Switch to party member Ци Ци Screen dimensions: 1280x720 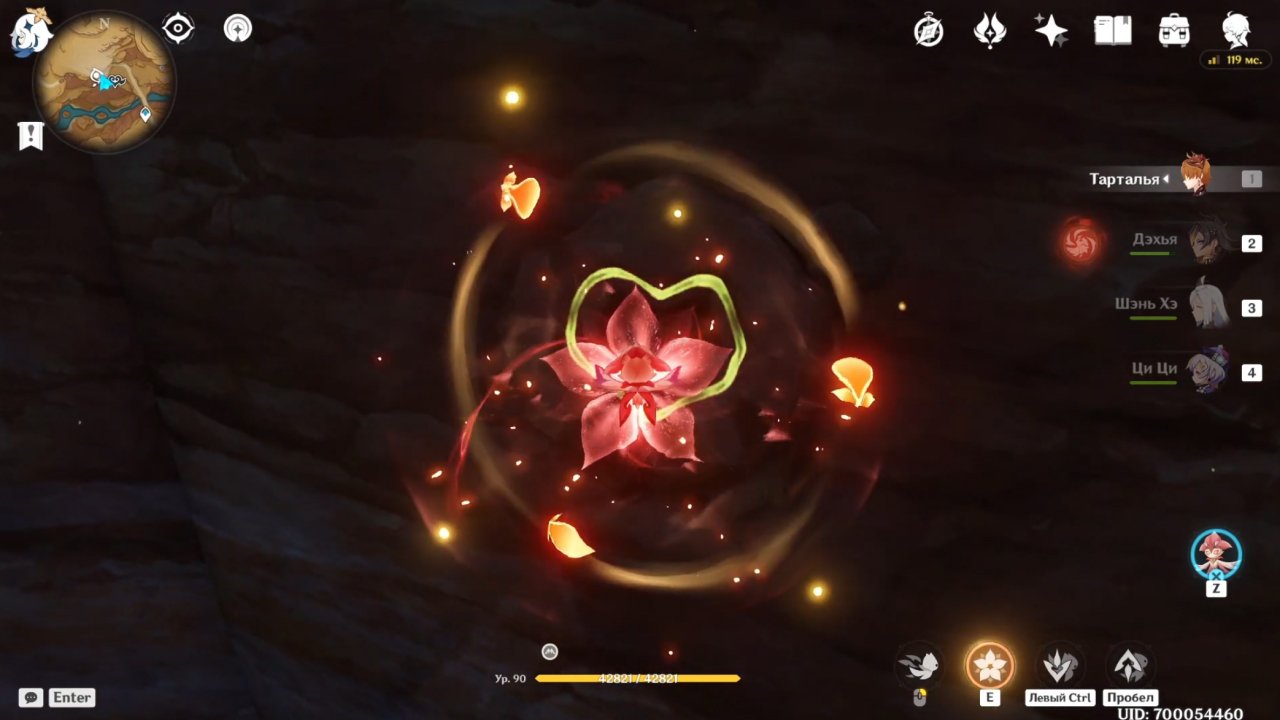click(x=1208, y=372)
